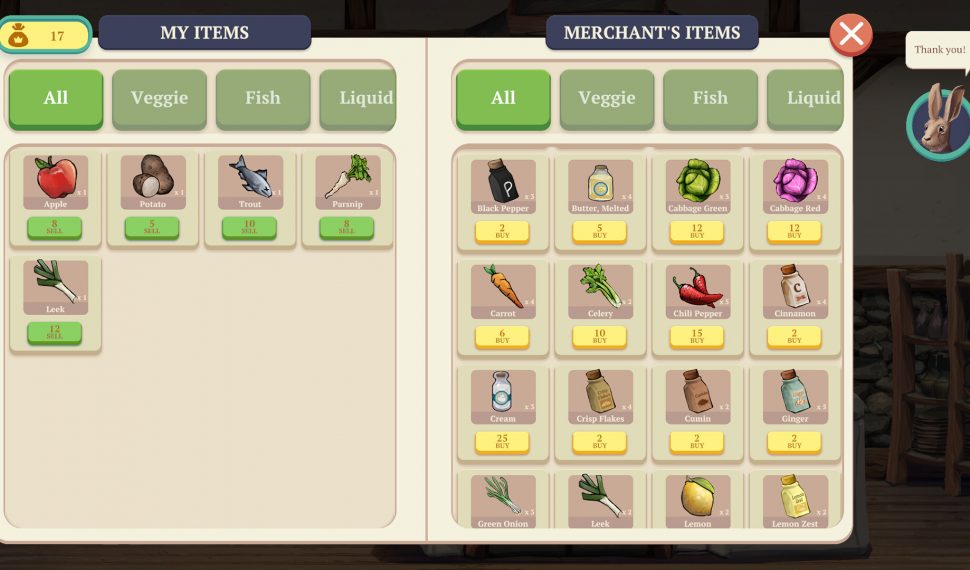Image resolution: width=970 pixels, height=570 pixels.
Task: Purchase the Cabbage Red
Action: click(x=794, y=232)
